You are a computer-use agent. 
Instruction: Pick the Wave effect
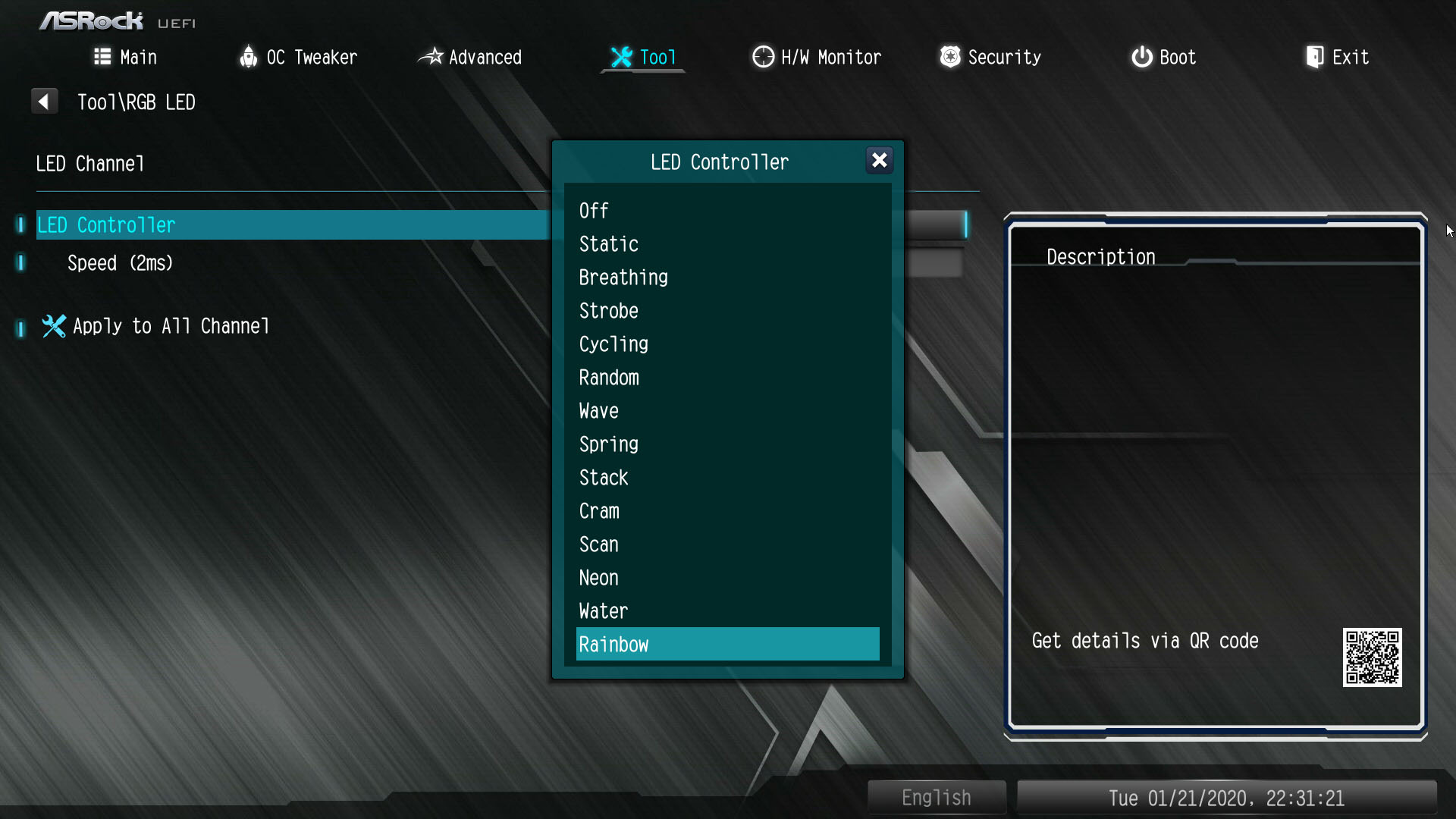tap(598, 411)
